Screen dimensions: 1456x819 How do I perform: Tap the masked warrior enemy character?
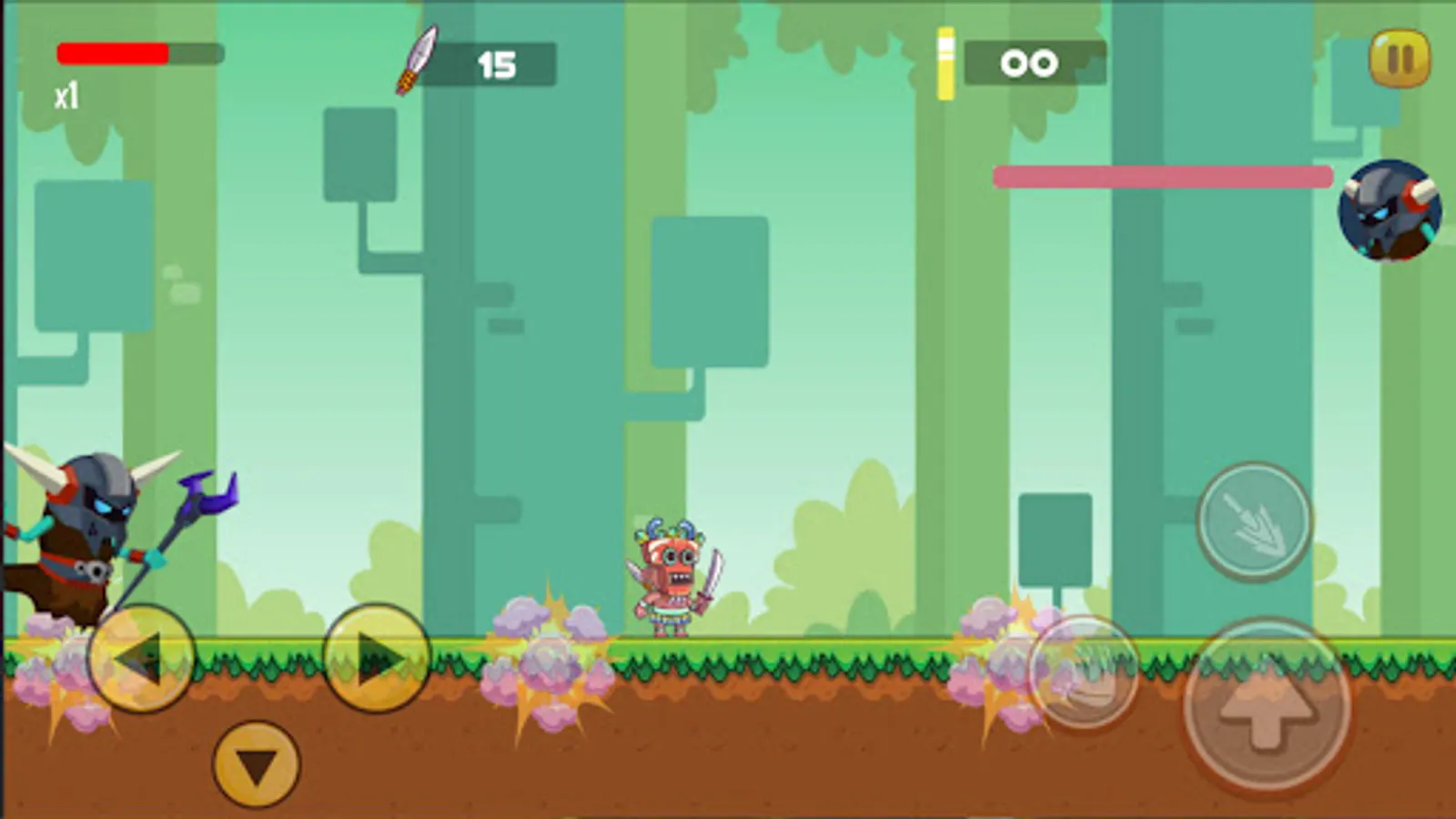(673, 578)
